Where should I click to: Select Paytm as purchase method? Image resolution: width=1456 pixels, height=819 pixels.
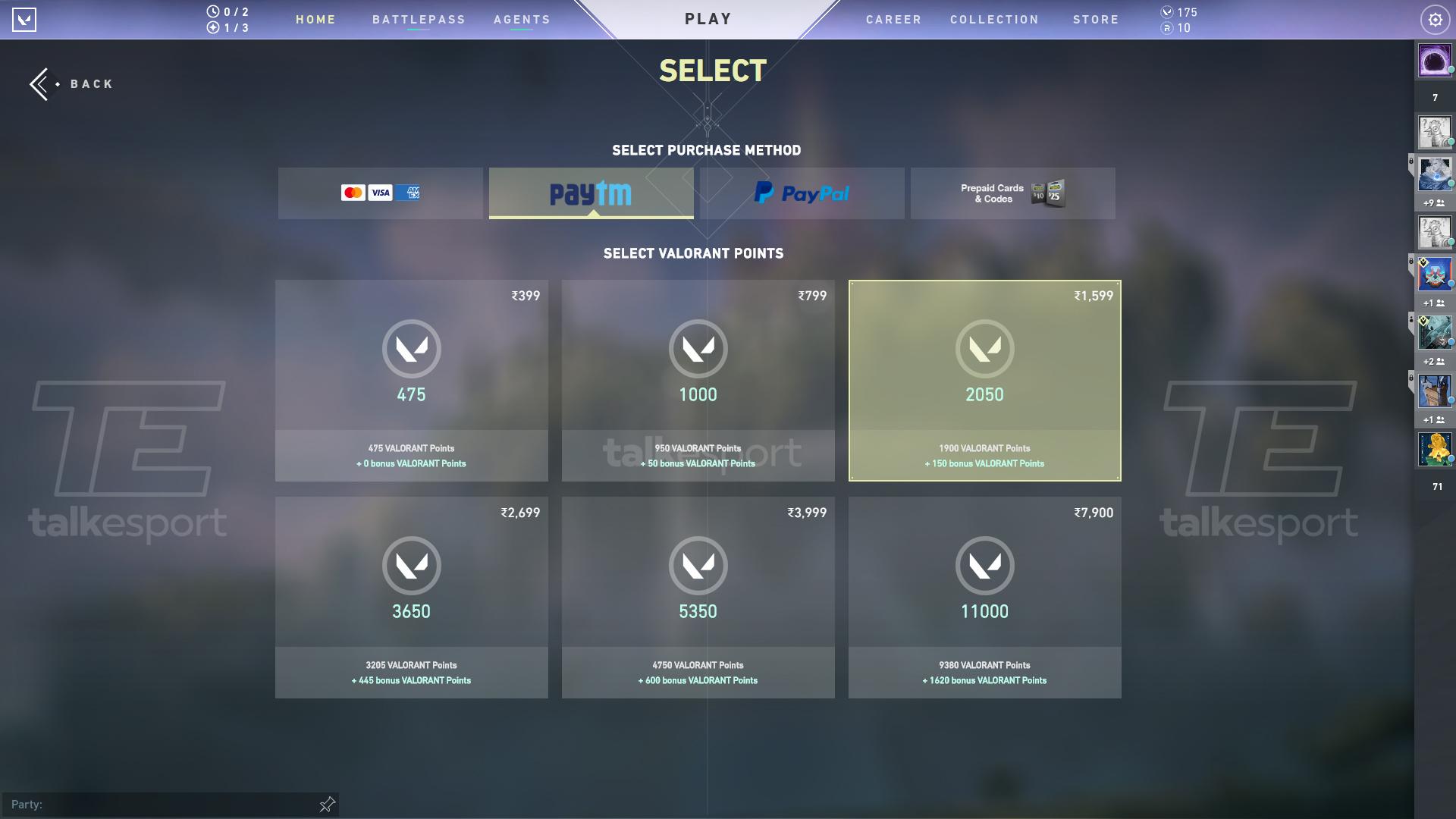tap(591, 193)
